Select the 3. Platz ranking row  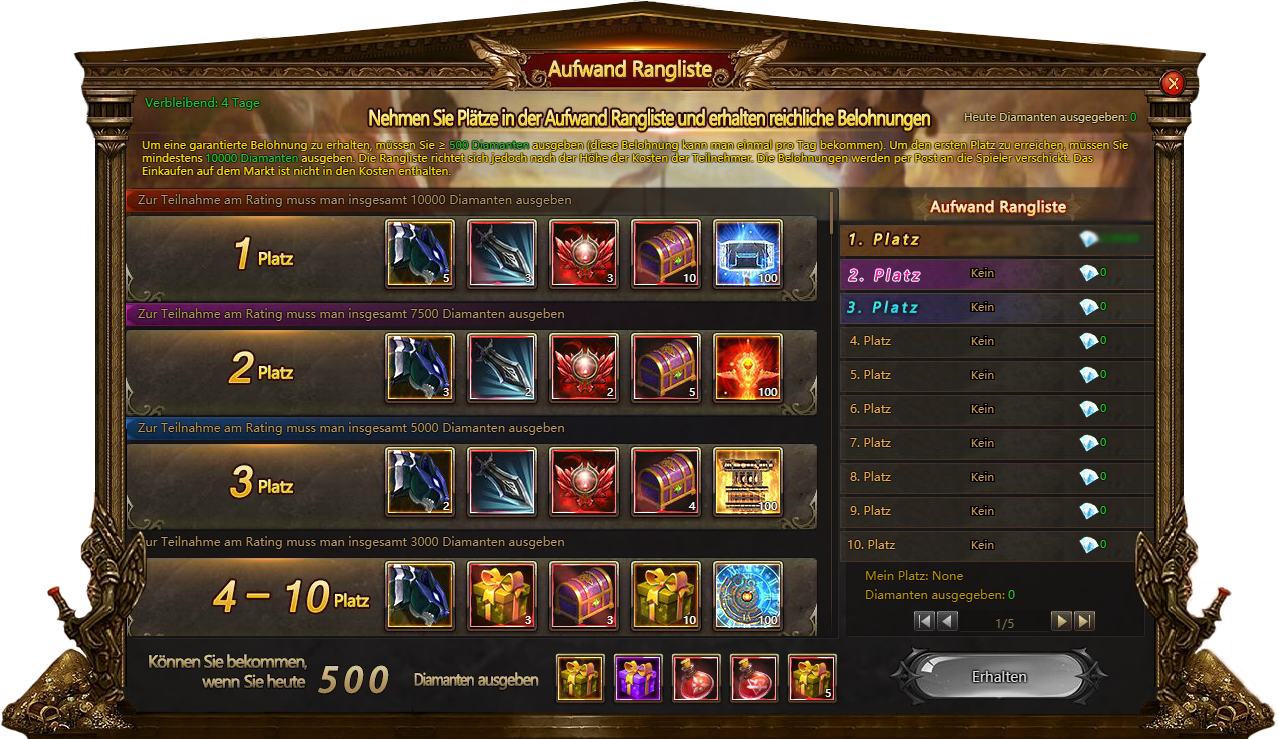coord(997,308)
